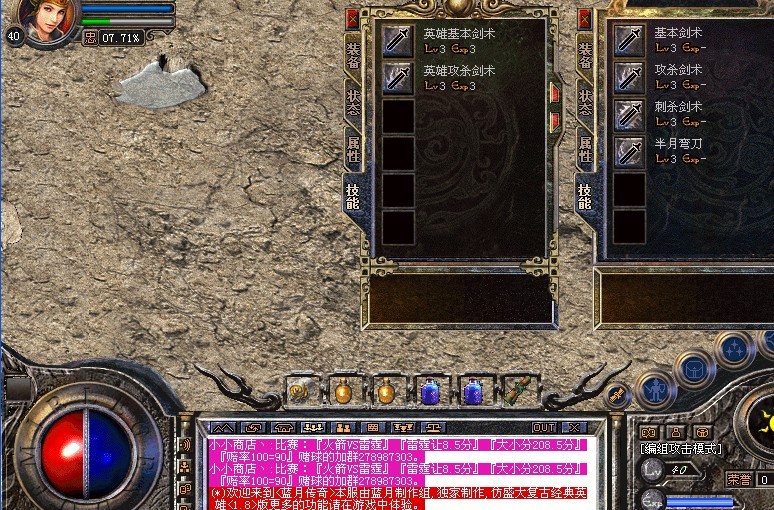The width and height of the screenshot is (774, 510).
Task: Activate the 刺杀剑术 skill icon
Action: point(629,114)
